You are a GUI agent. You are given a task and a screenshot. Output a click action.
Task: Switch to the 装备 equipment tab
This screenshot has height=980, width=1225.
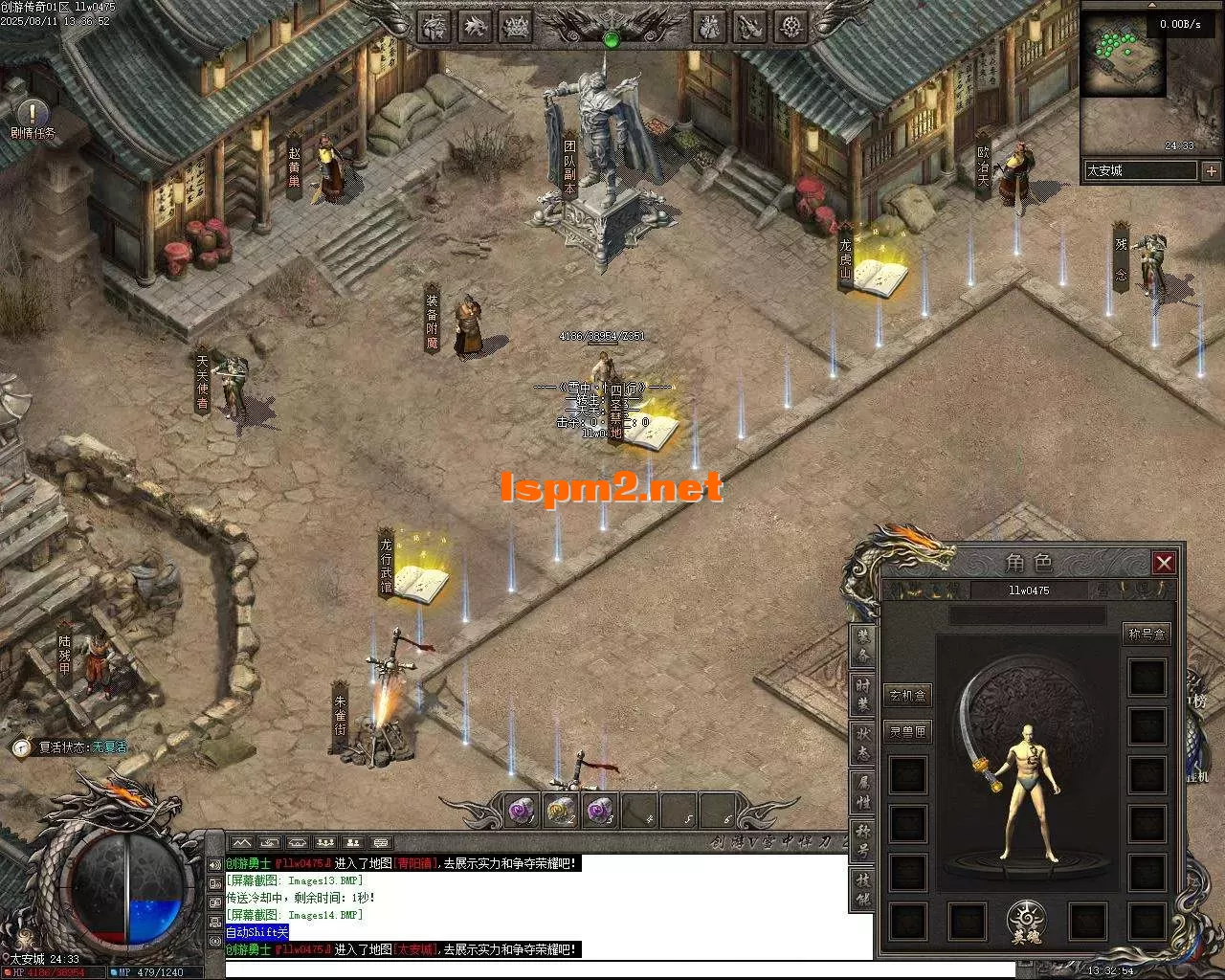(864, 647)
